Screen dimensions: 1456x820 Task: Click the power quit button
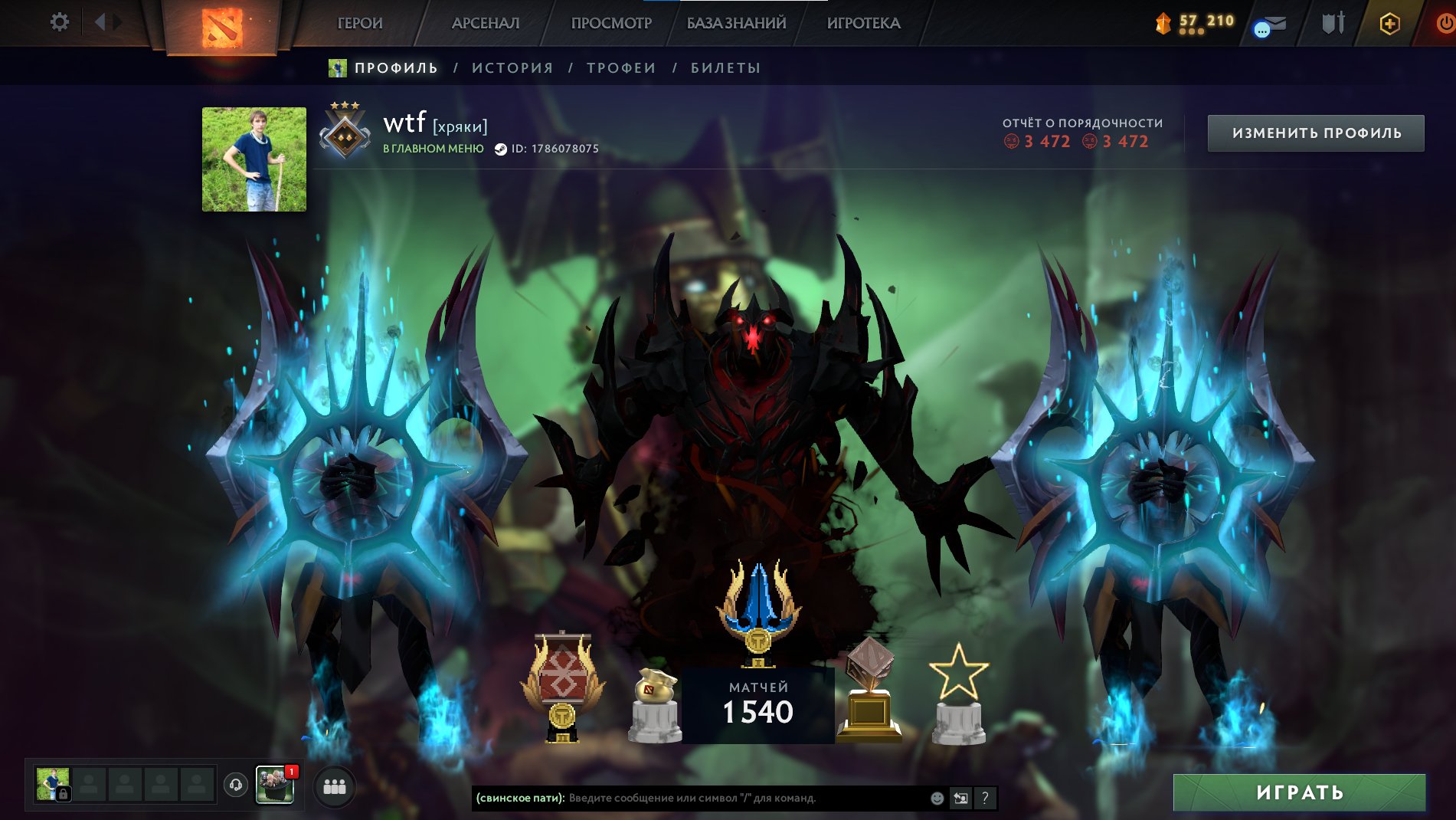tap(1445, 24)
